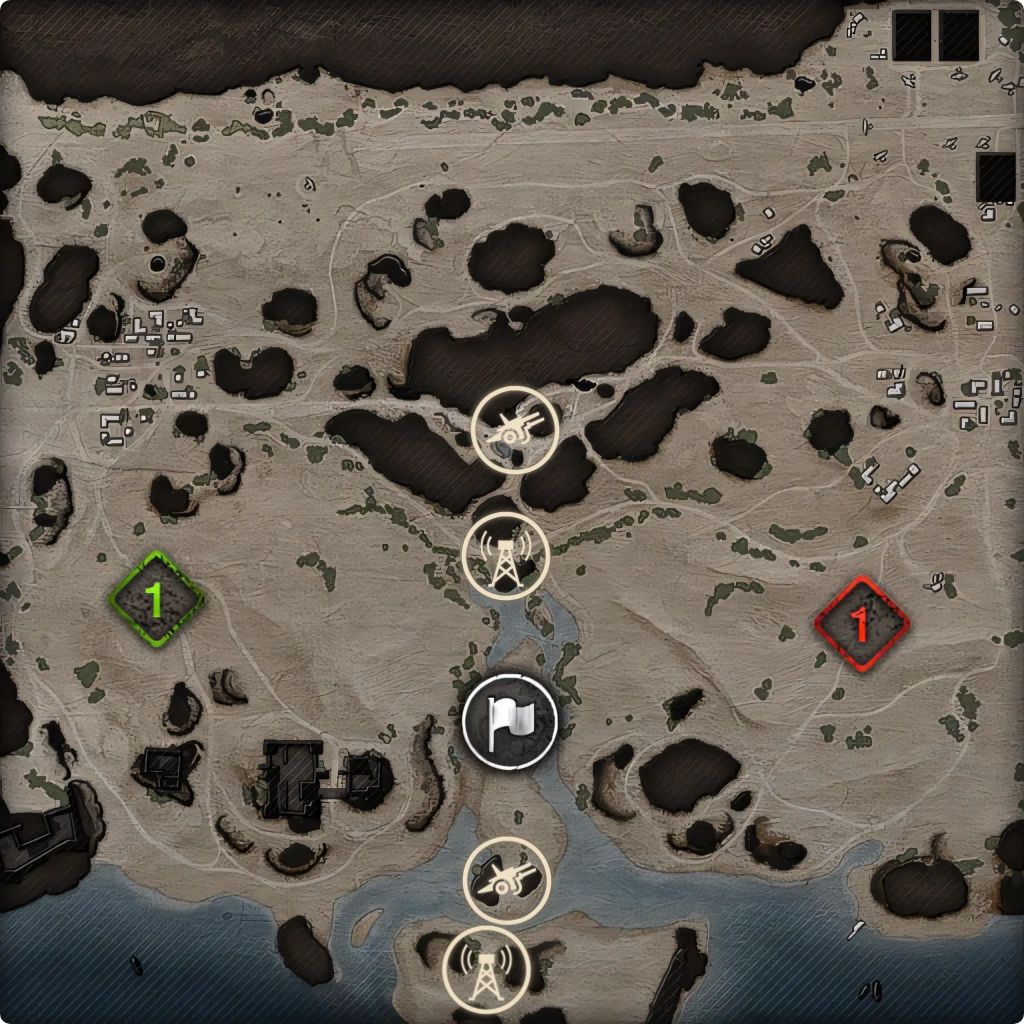Select the green team base marker
Screen dimensions: 1024x1024
[x=155, y=599]
